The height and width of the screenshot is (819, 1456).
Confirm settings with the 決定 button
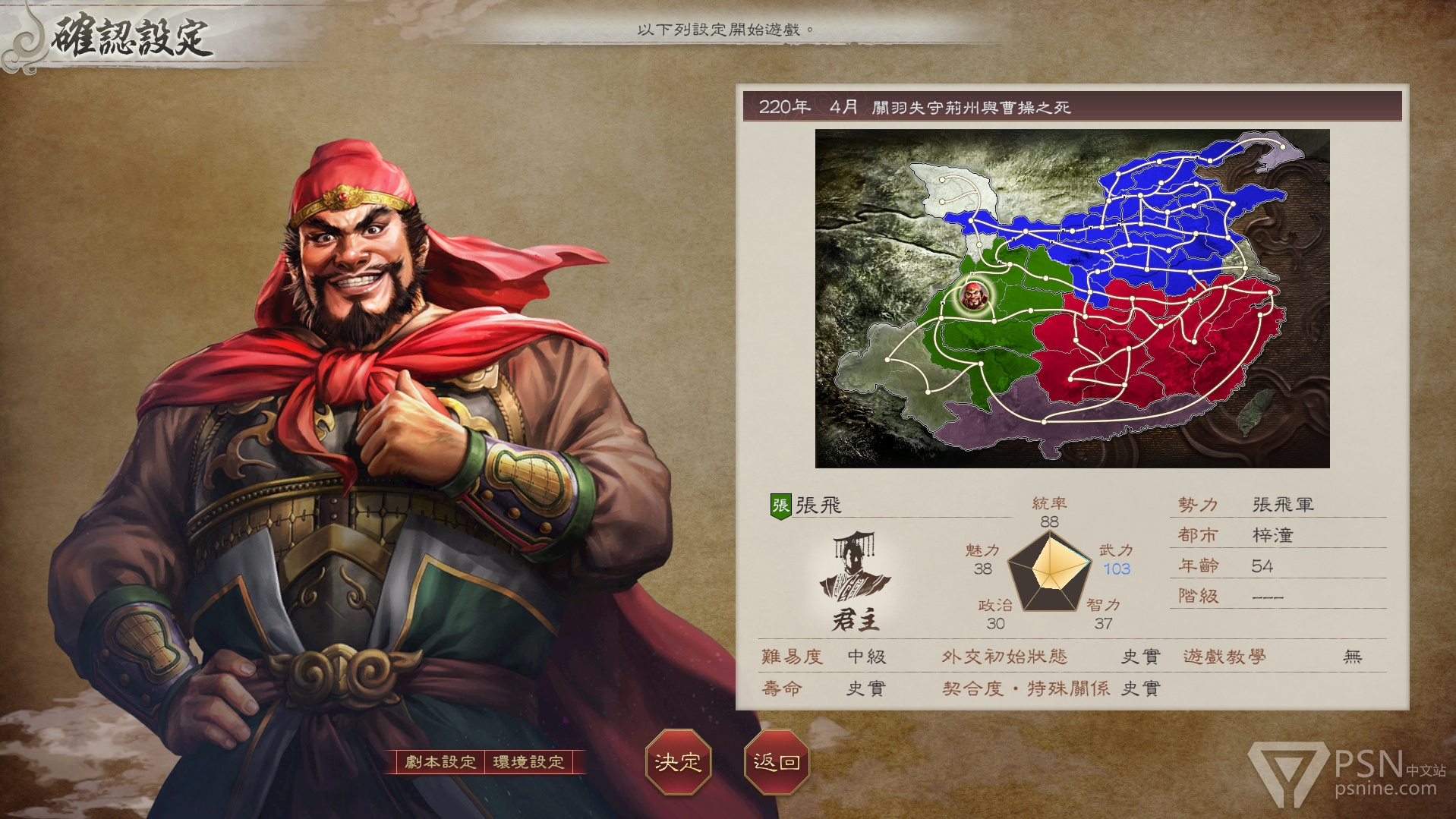(677, 762)
